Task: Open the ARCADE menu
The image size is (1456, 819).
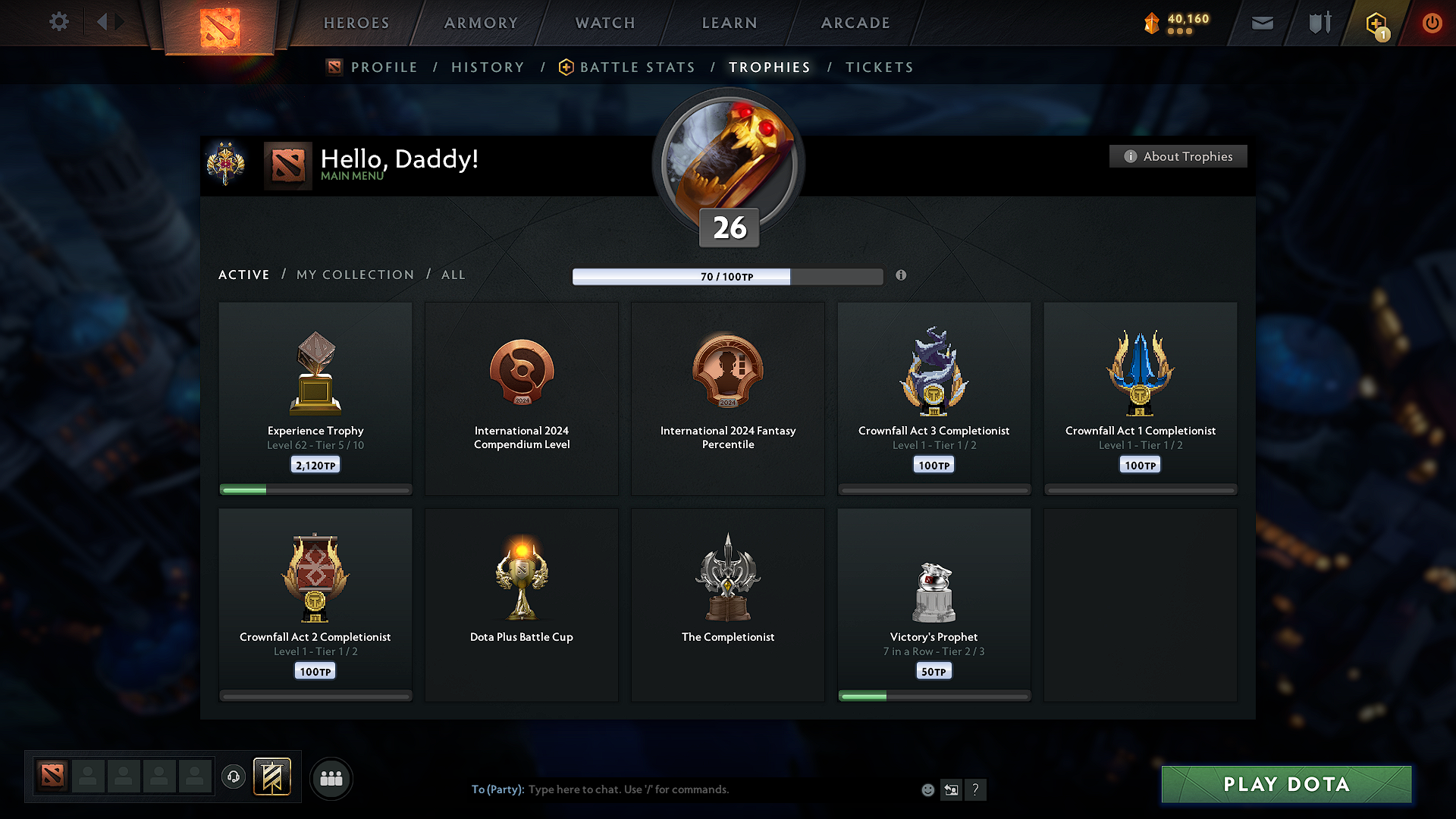Action: [855, 23]
